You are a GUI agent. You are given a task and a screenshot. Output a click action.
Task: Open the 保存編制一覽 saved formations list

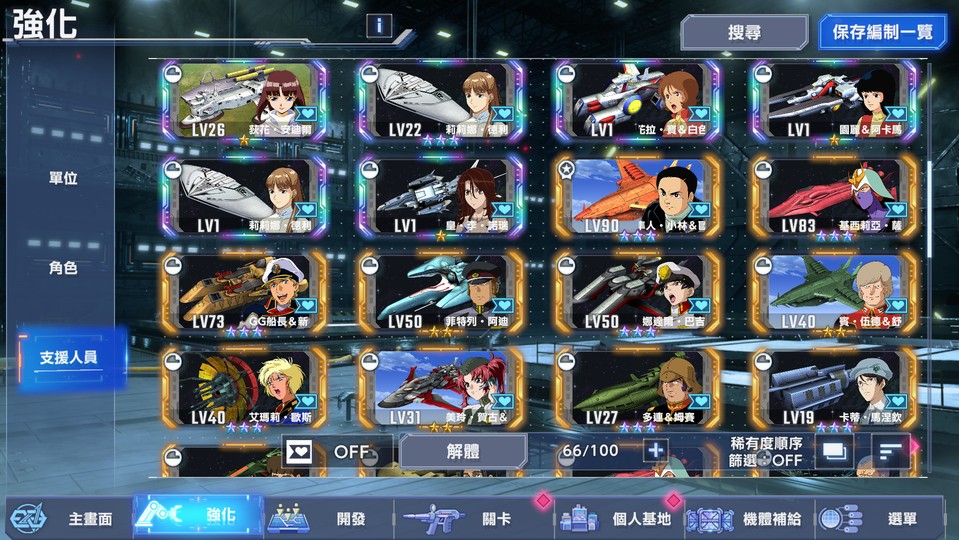coord(882,32)
